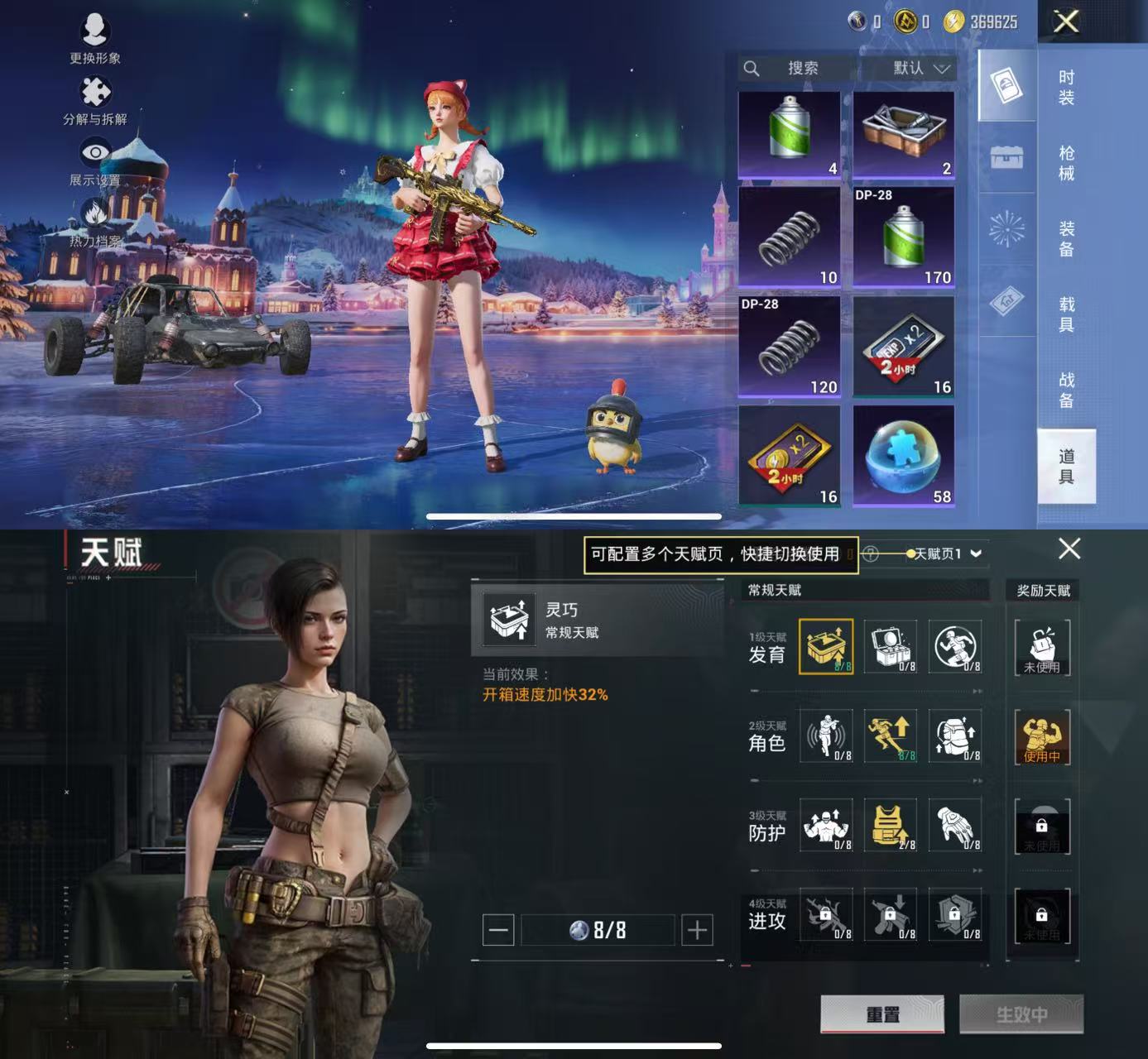Switch to the 时装 tab

1067,89
